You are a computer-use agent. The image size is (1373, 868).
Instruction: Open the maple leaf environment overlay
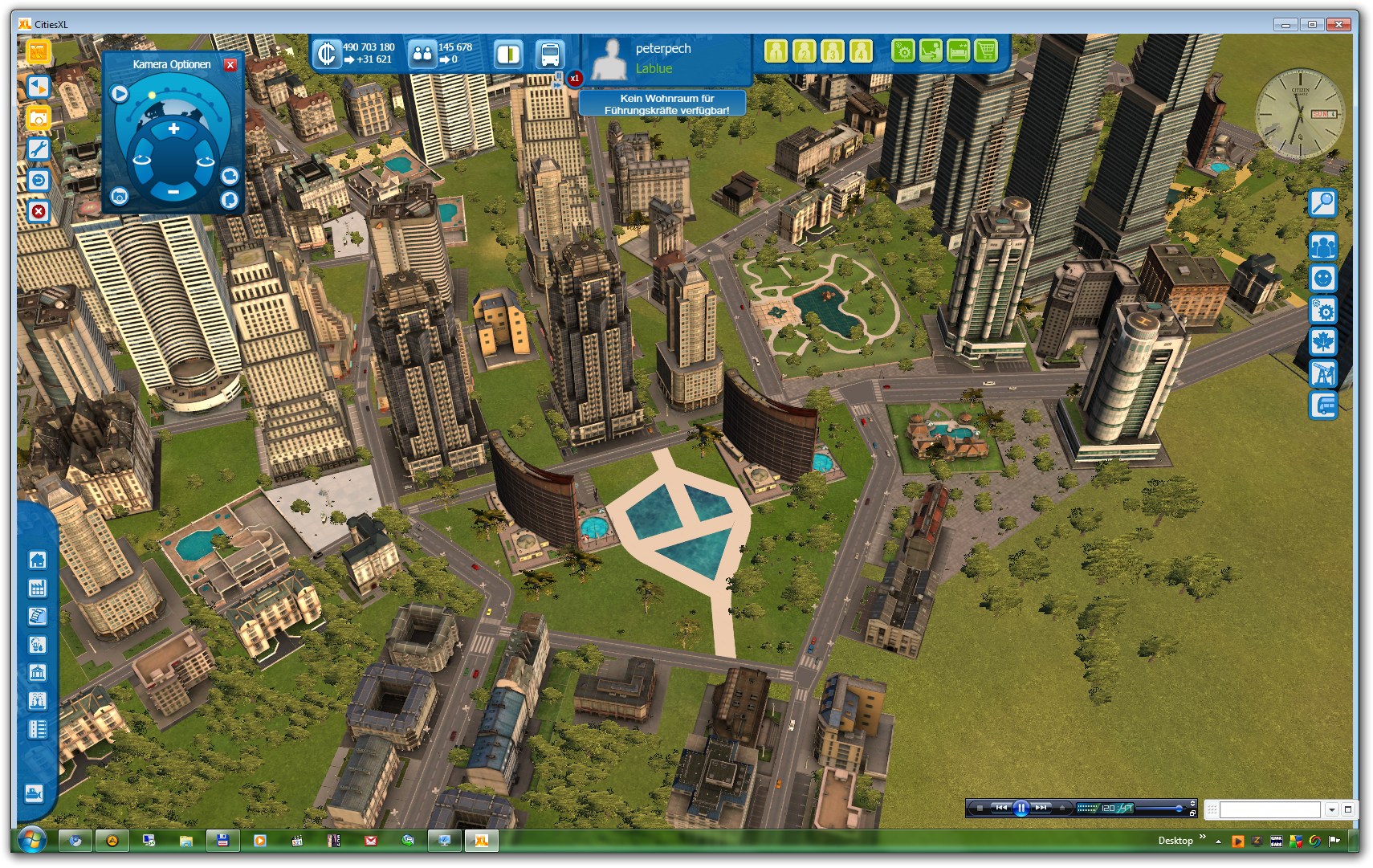click(1322, 341)
